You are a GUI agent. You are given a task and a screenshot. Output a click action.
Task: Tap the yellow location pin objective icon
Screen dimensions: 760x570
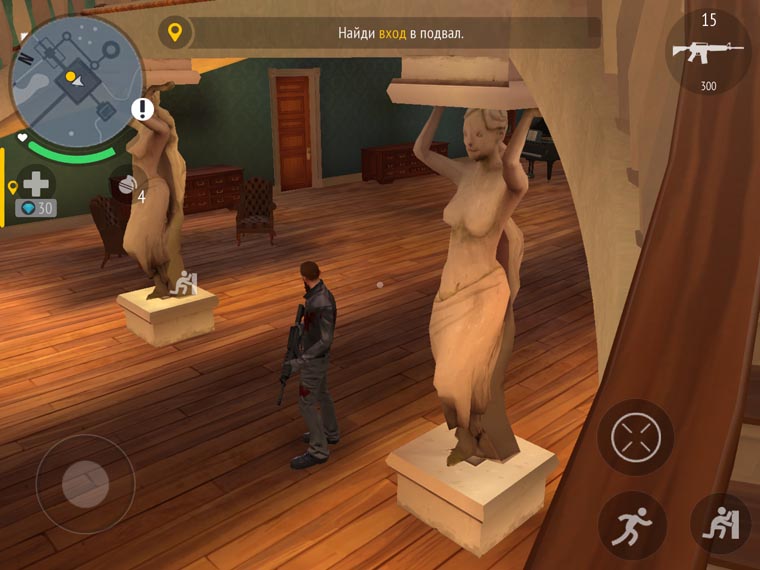175,33
